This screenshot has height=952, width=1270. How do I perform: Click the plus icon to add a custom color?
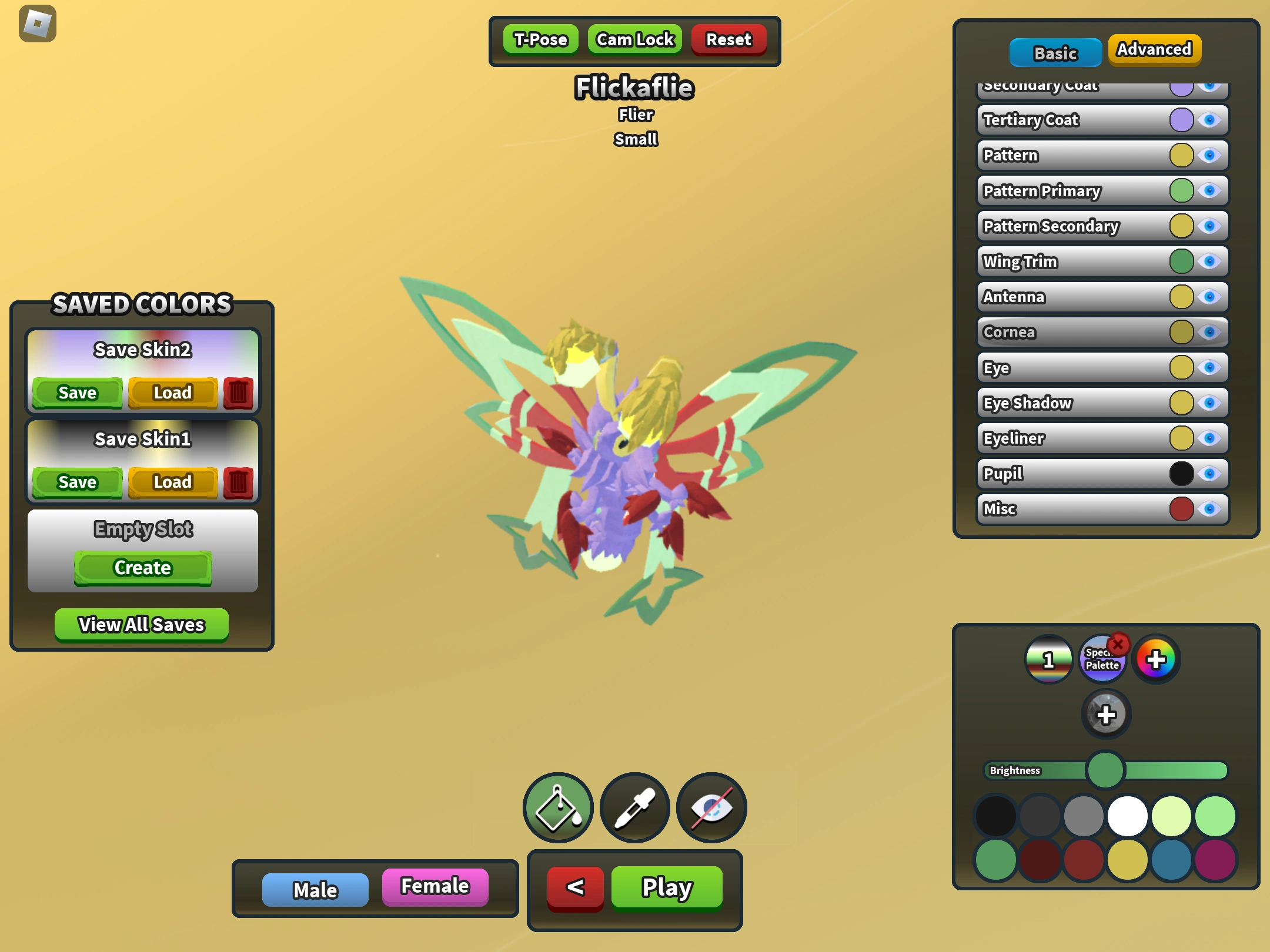click(1107, 715)
